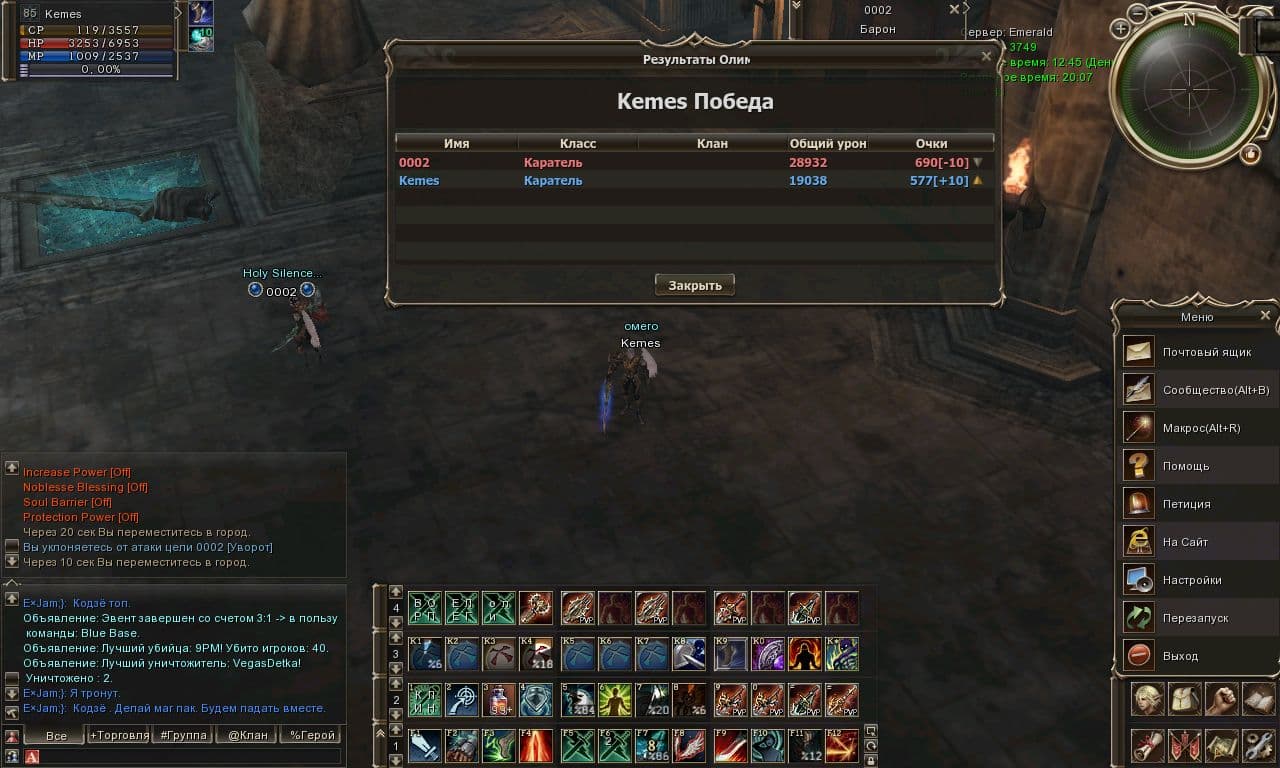Switch chat to @Клан tab
The width and height of the screenshot is (1280, 768).
(247, 735)
